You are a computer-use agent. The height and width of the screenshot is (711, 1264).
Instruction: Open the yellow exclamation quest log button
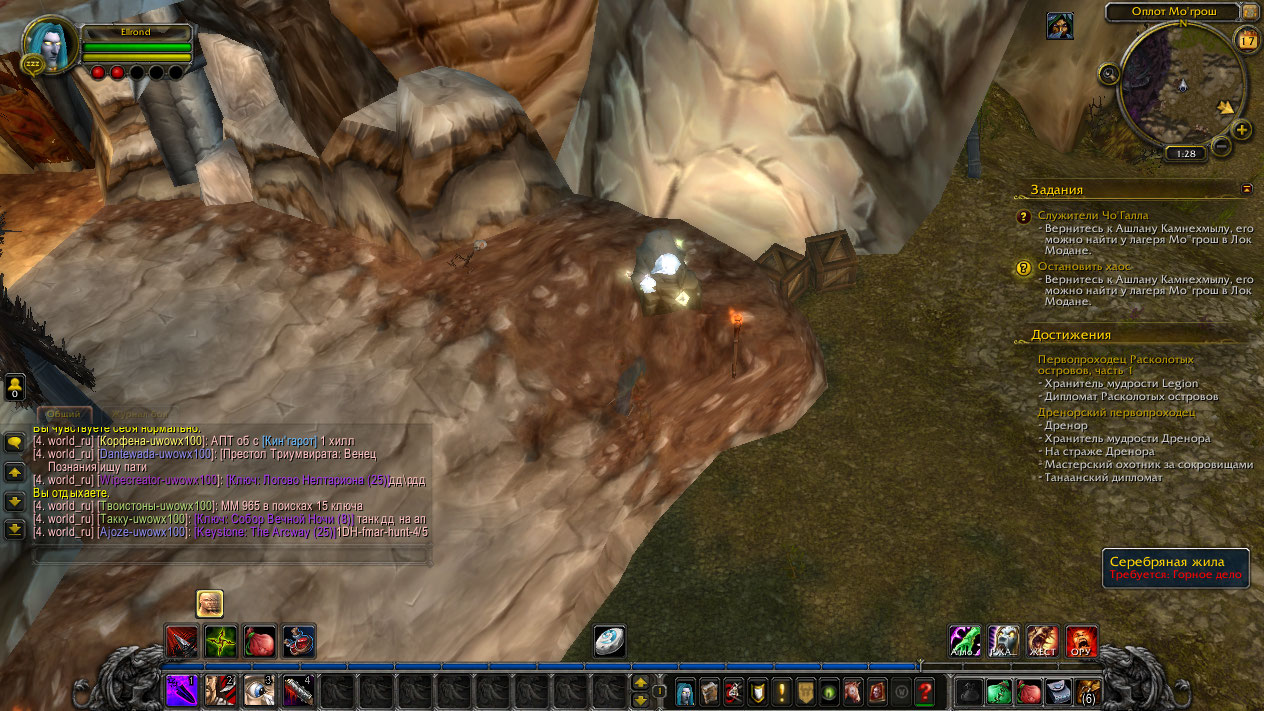pos(780,691)
